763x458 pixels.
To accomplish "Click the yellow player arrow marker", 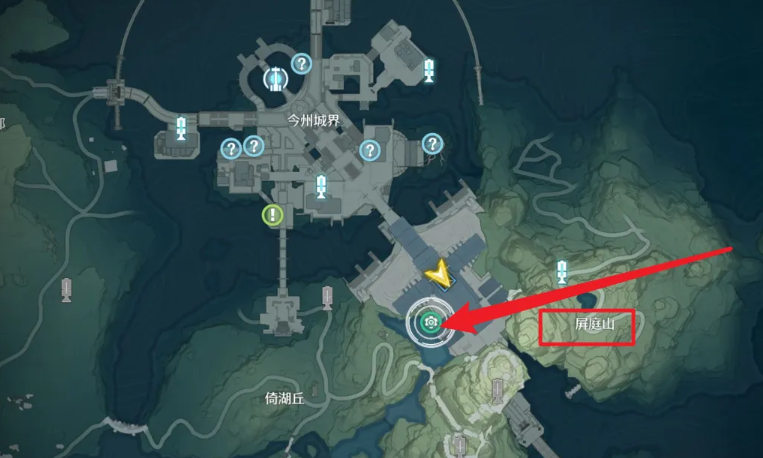I will (x=437, y=271).
